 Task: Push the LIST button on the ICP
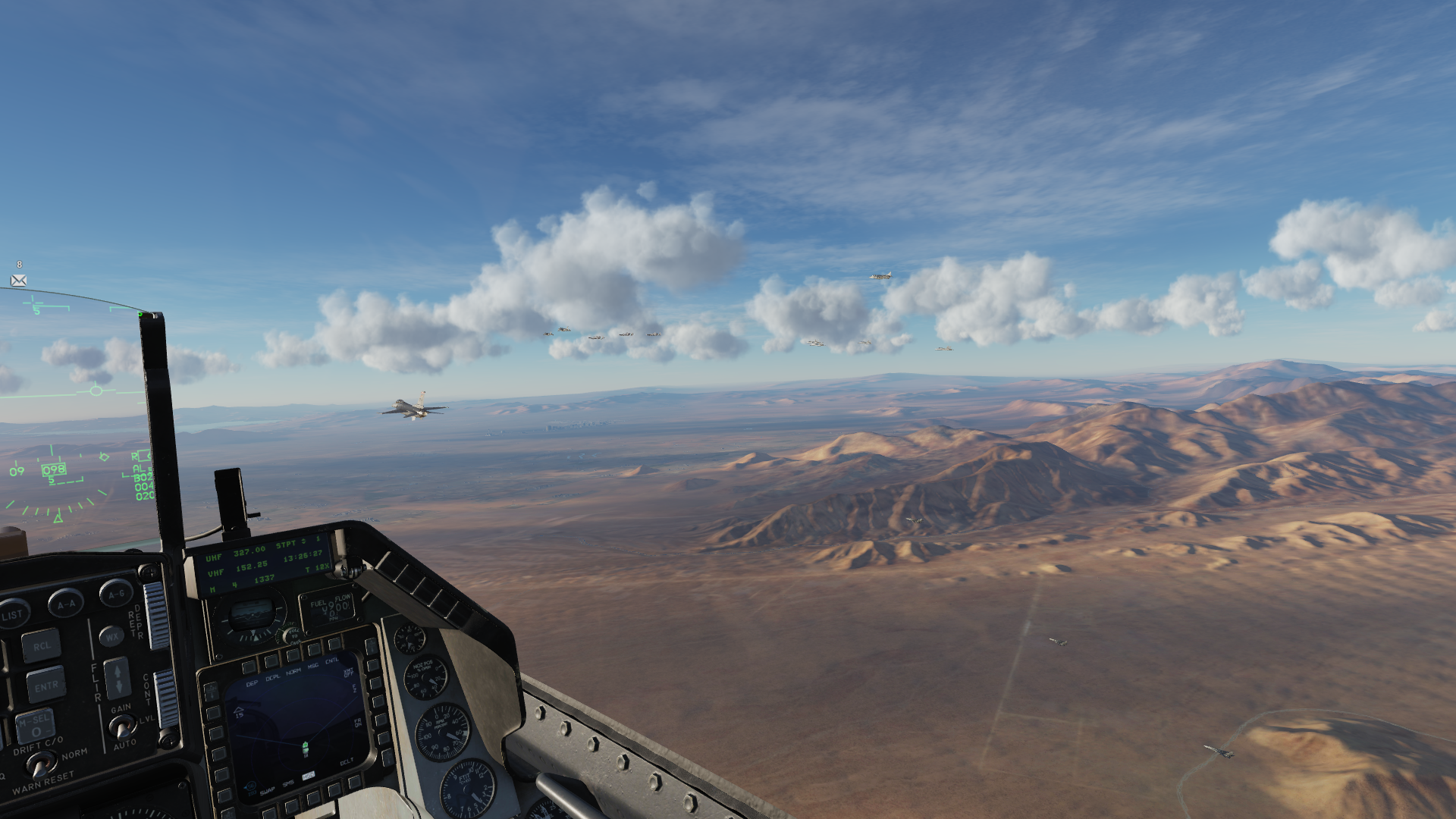tap(13, 613)
